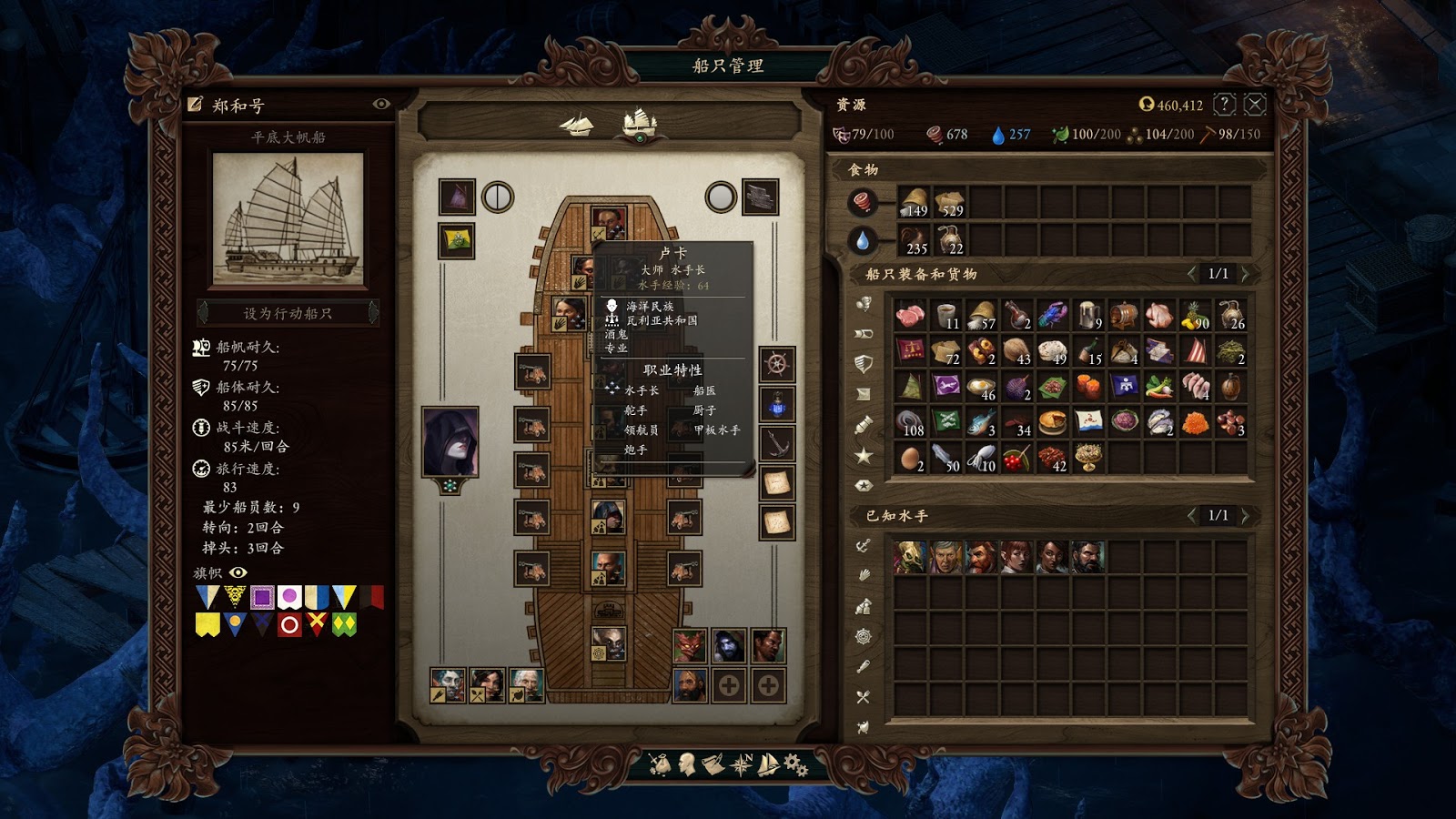Close the ship management window

[1255, 105]
